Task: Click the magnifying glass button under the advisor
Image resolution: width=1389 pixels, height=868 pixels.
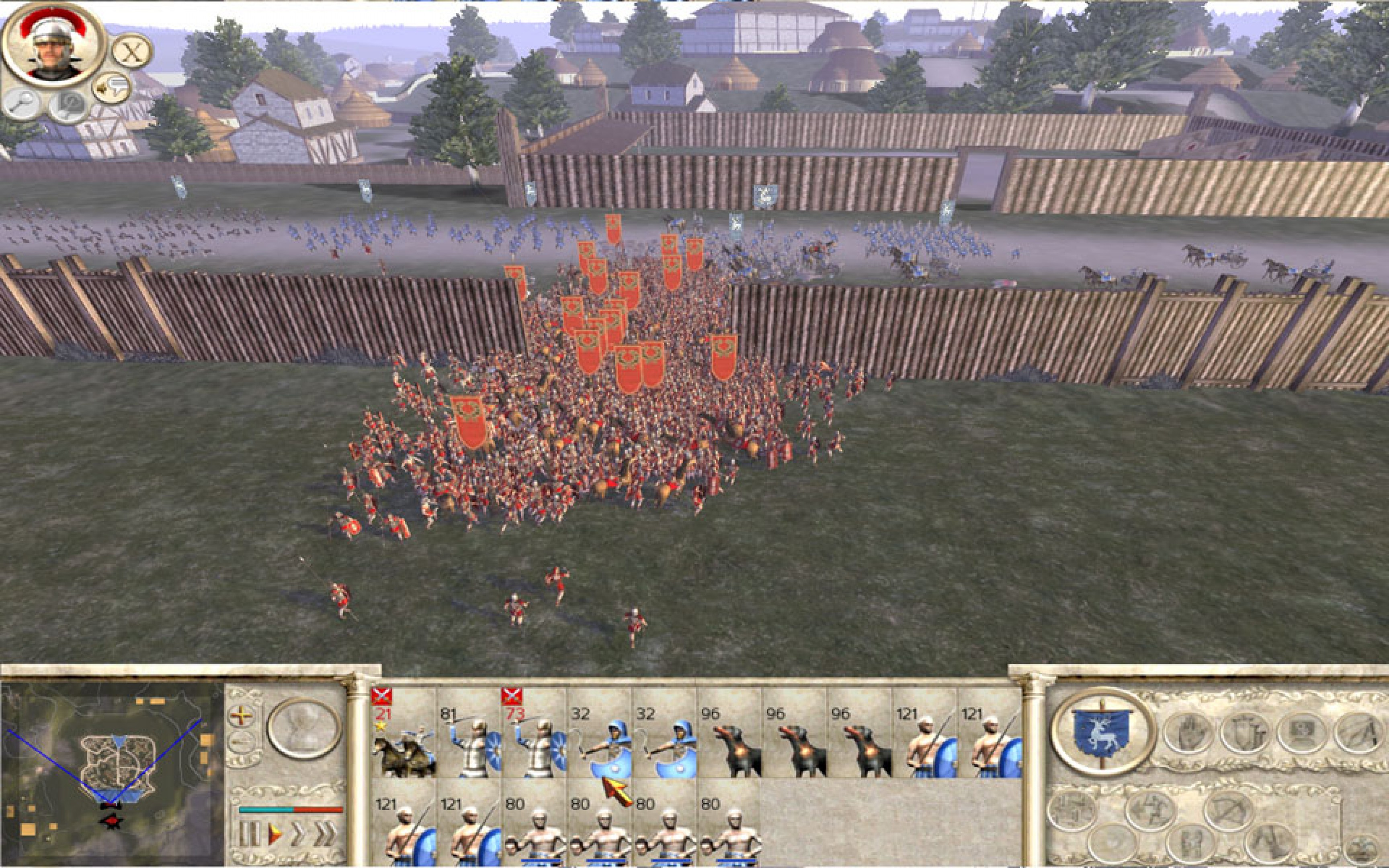Action: [23, 104]
